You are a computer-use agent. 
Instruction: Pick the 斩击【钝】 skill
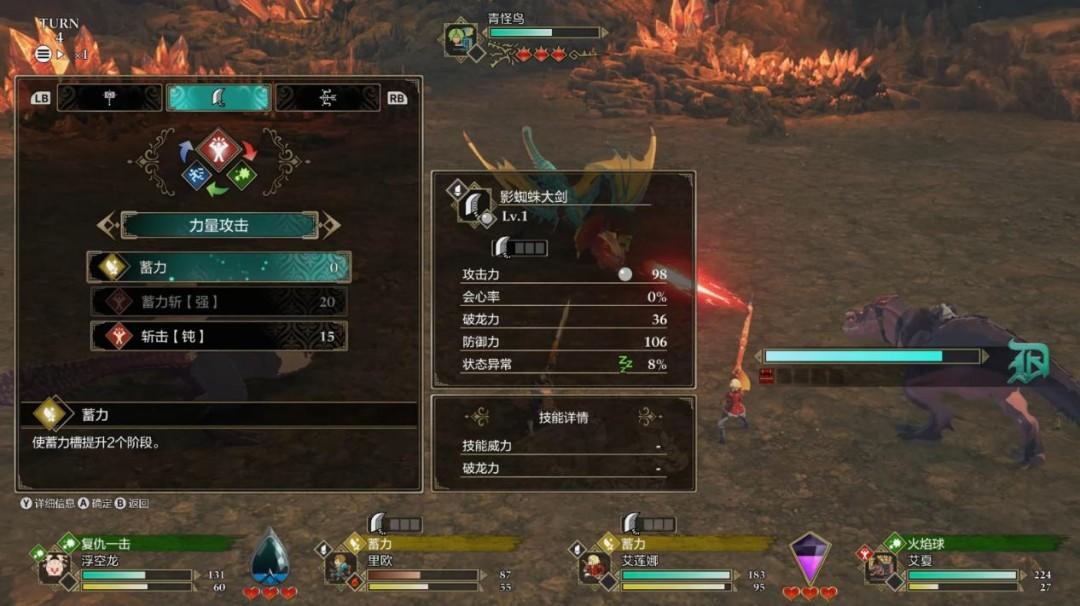click(x=219, y=336)
